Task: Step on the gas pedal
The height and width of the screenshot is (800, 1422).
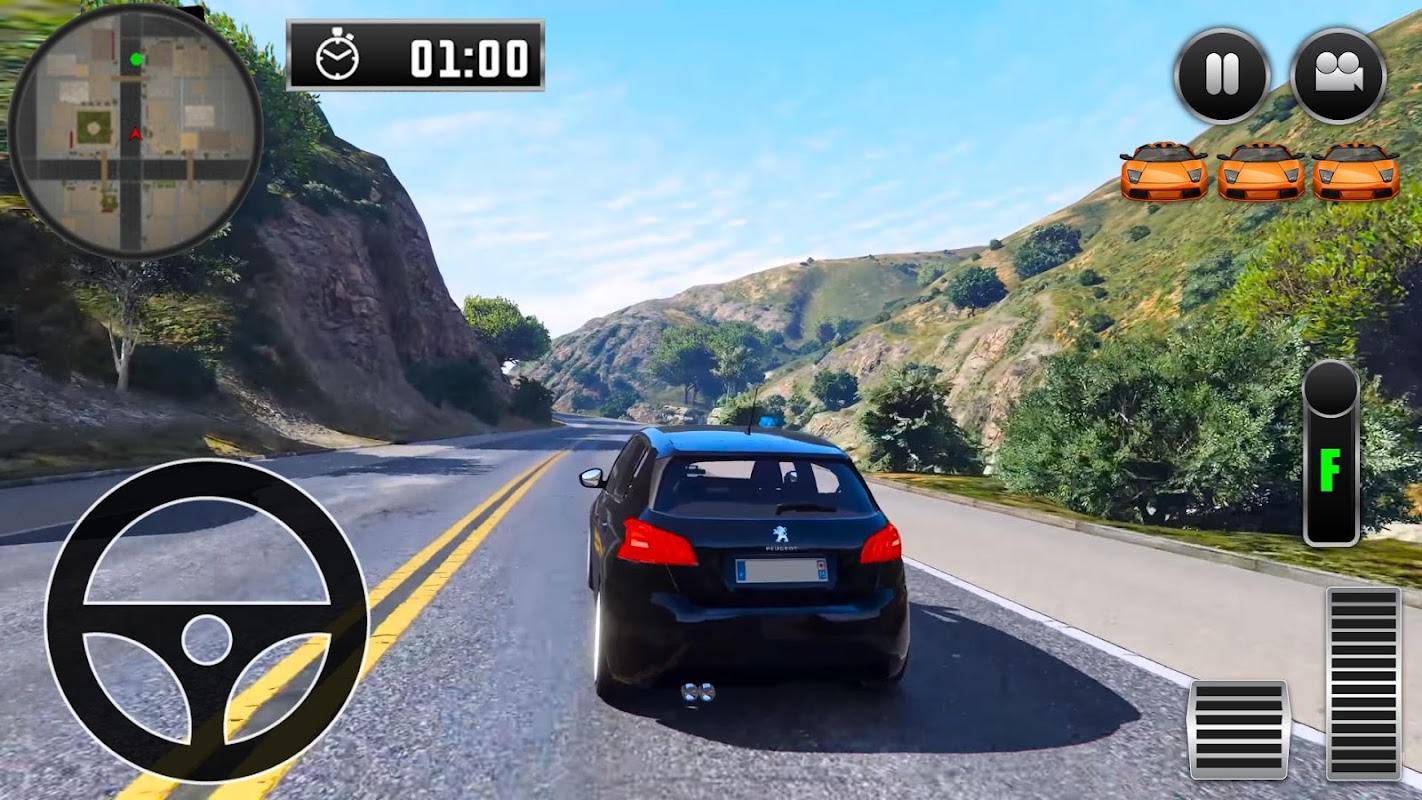Action: point(1363,682)
